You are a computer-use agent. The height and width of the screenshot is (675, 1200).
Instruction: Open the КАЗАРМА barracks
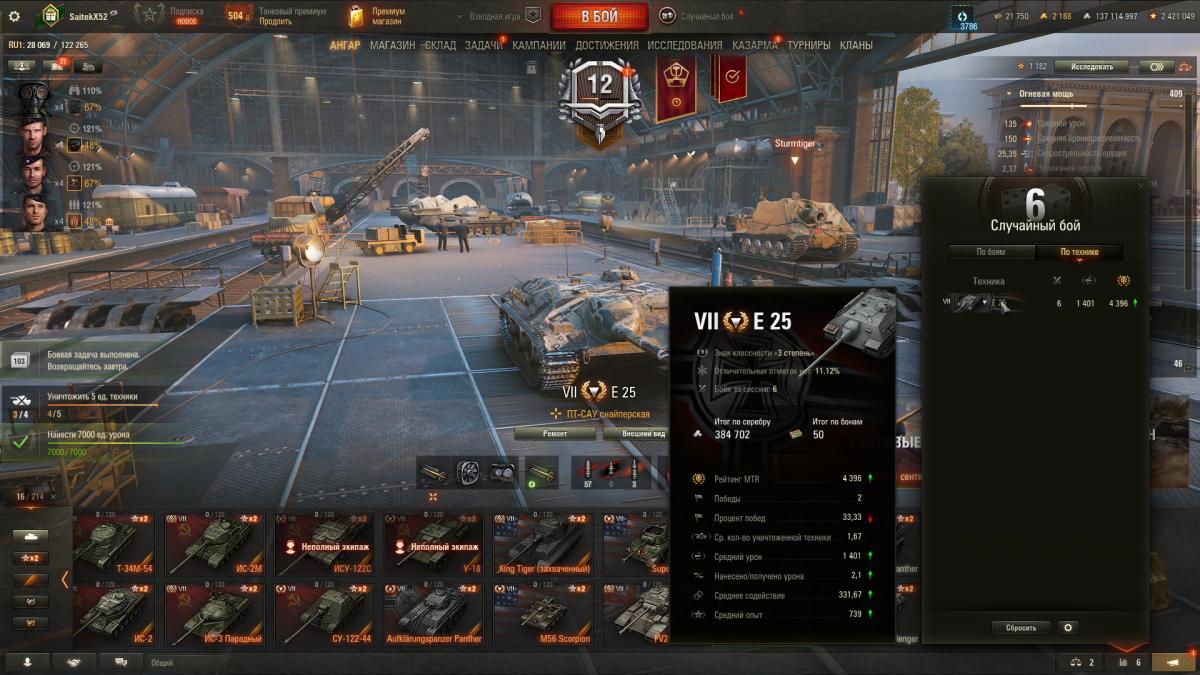[x=754, y=45]
